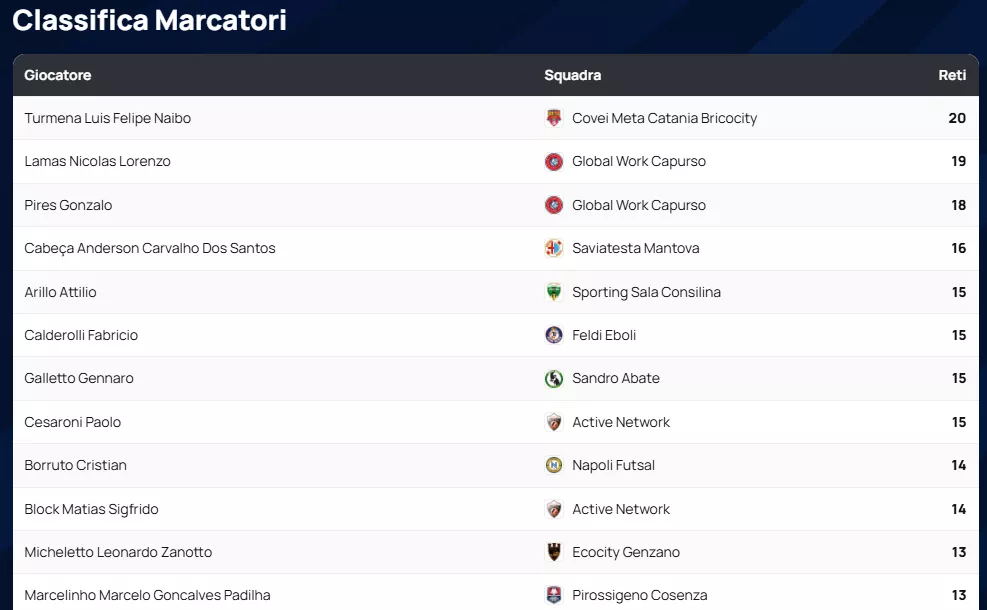Open the Feldi Eboli team

pyautogui.click(x=604, y=335)
